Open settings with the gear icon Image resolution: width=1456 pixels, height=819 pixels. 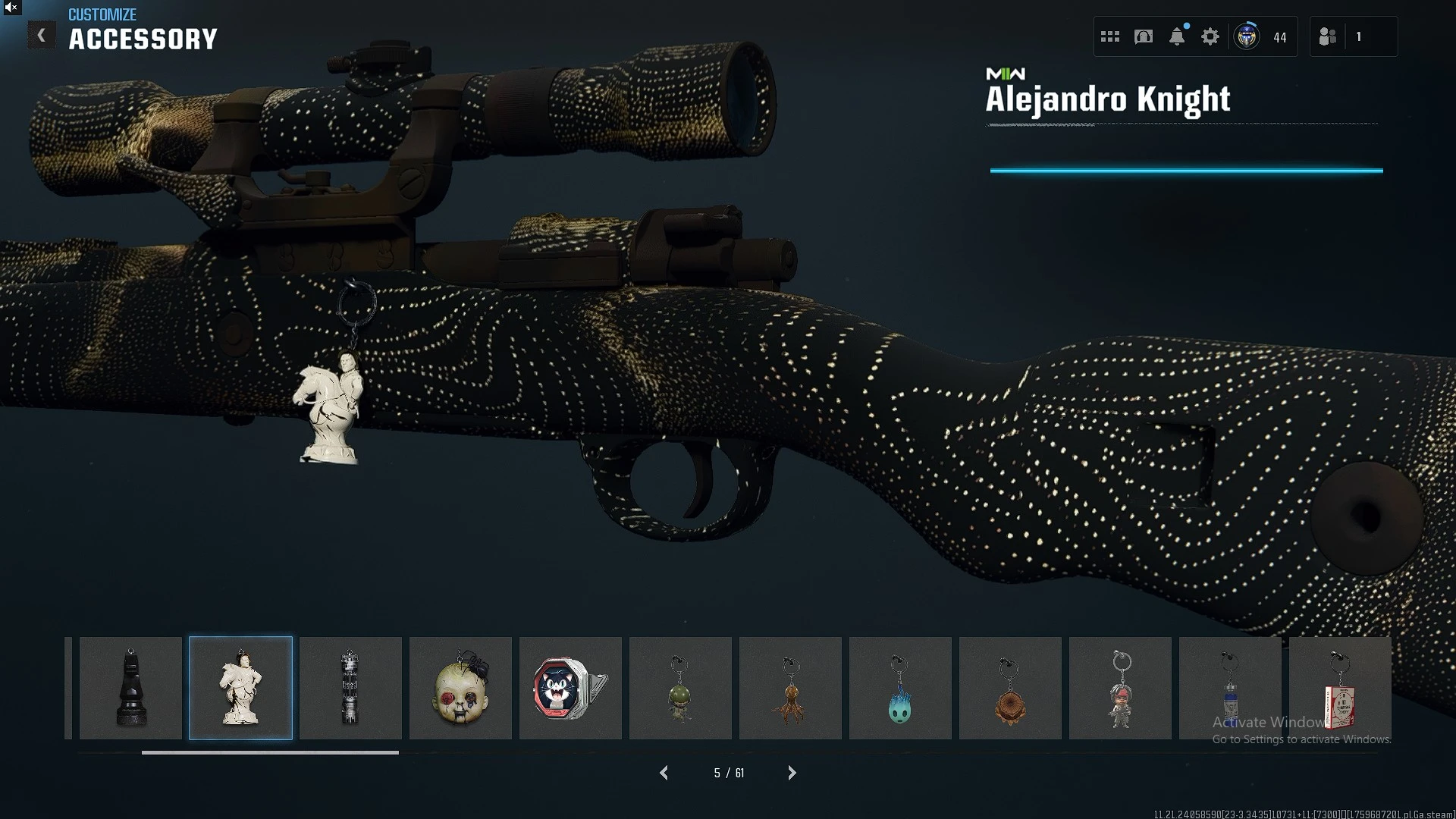[x=1210, y=36]
